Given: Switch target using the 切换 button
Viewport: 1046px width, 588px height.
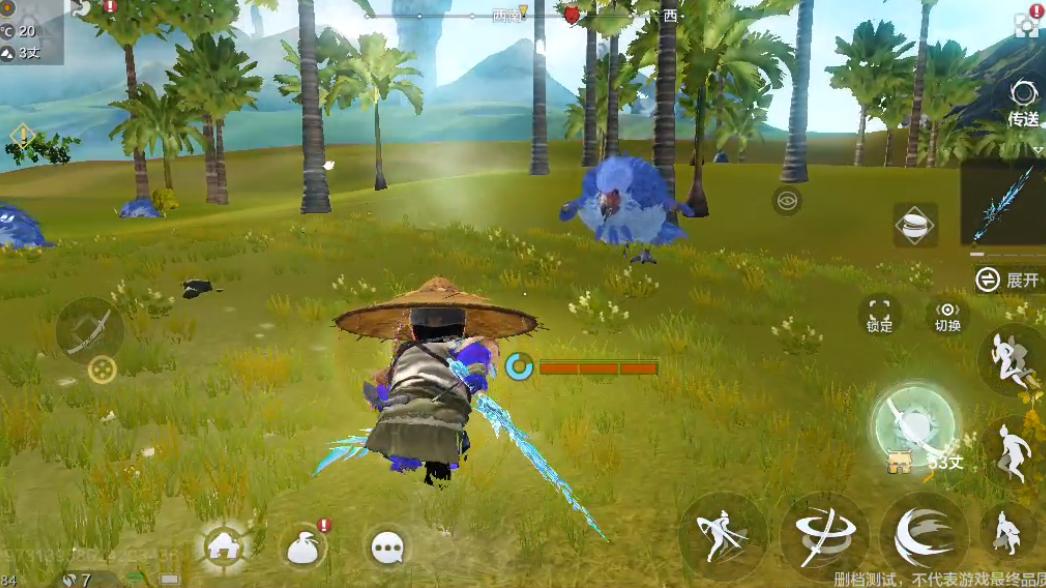Looking at the screenshot, I should 947,314.
